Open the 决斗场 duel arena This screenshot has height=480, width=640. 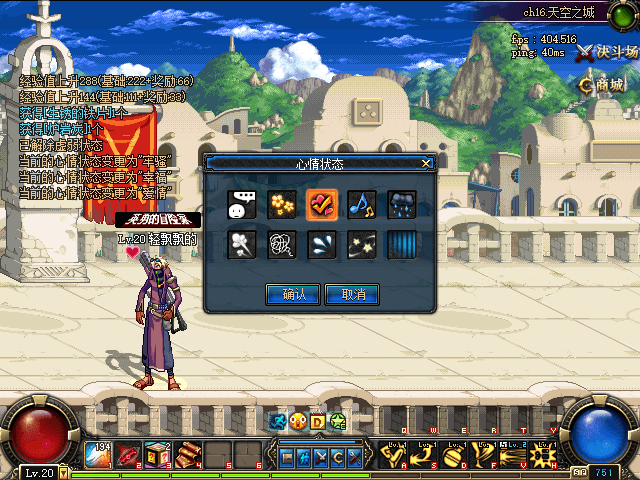[x=607, y=52]
